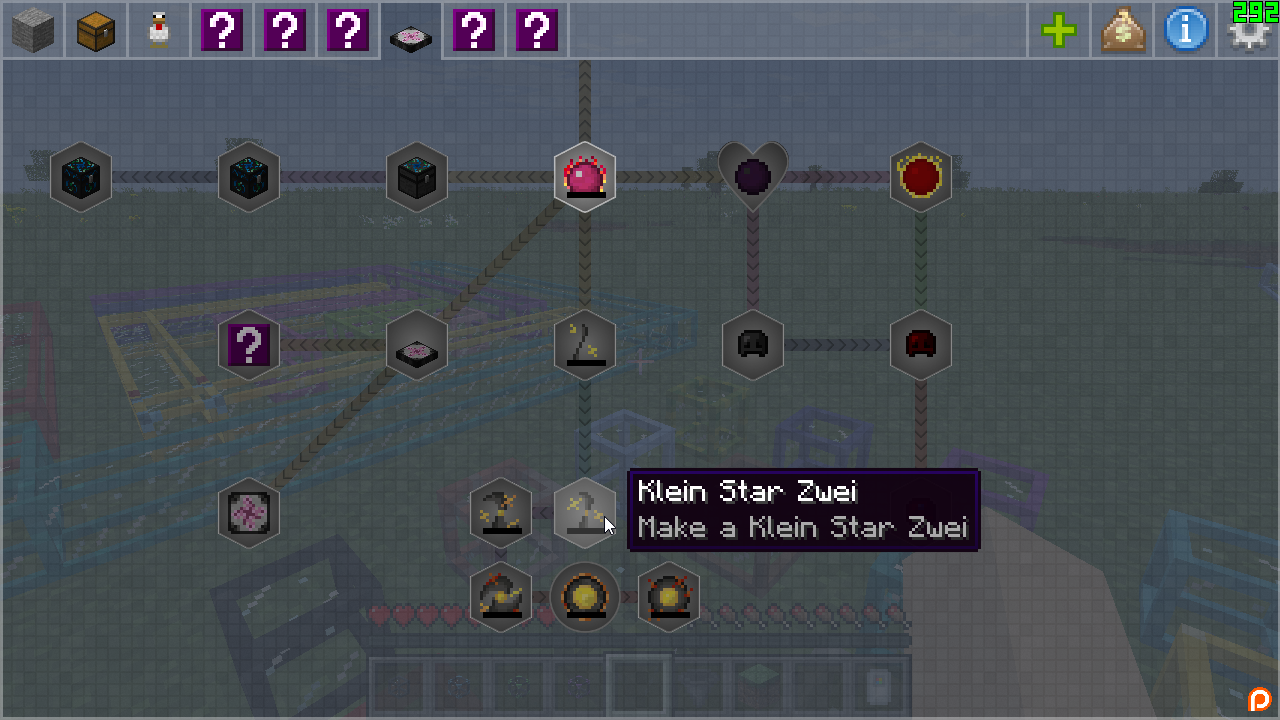Switch to the stone block advancement tab

coord(33,31)
